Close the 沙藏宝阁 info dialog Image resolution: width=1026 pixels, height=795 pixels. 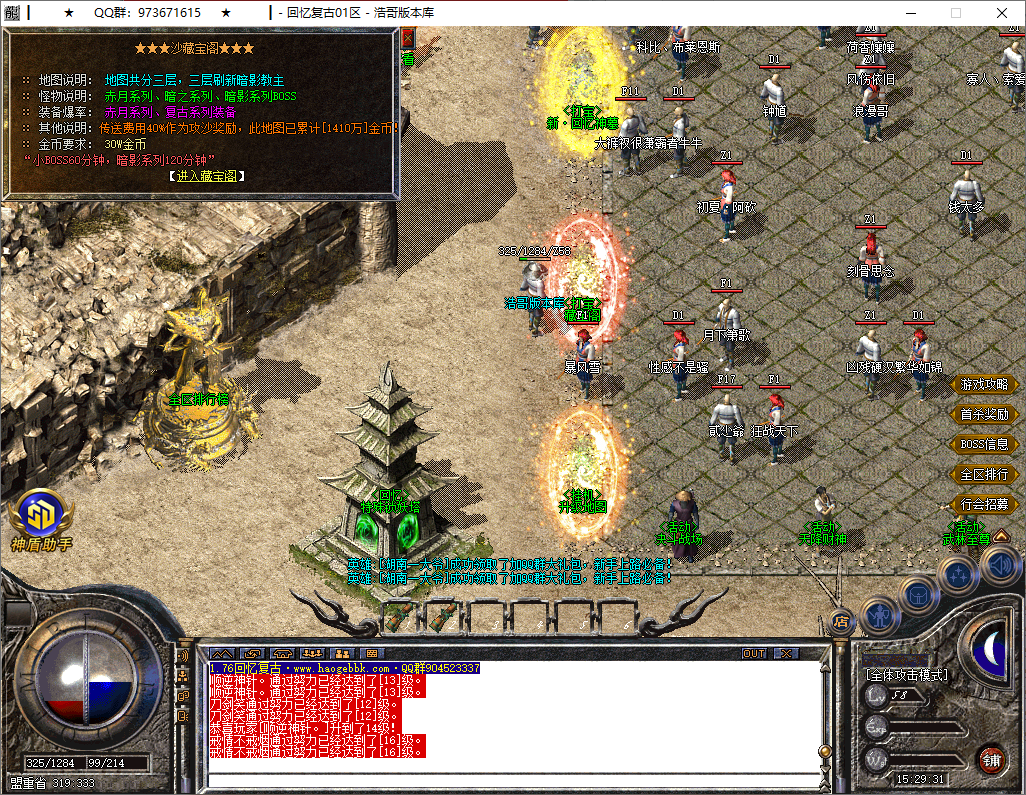pos(407,38)
